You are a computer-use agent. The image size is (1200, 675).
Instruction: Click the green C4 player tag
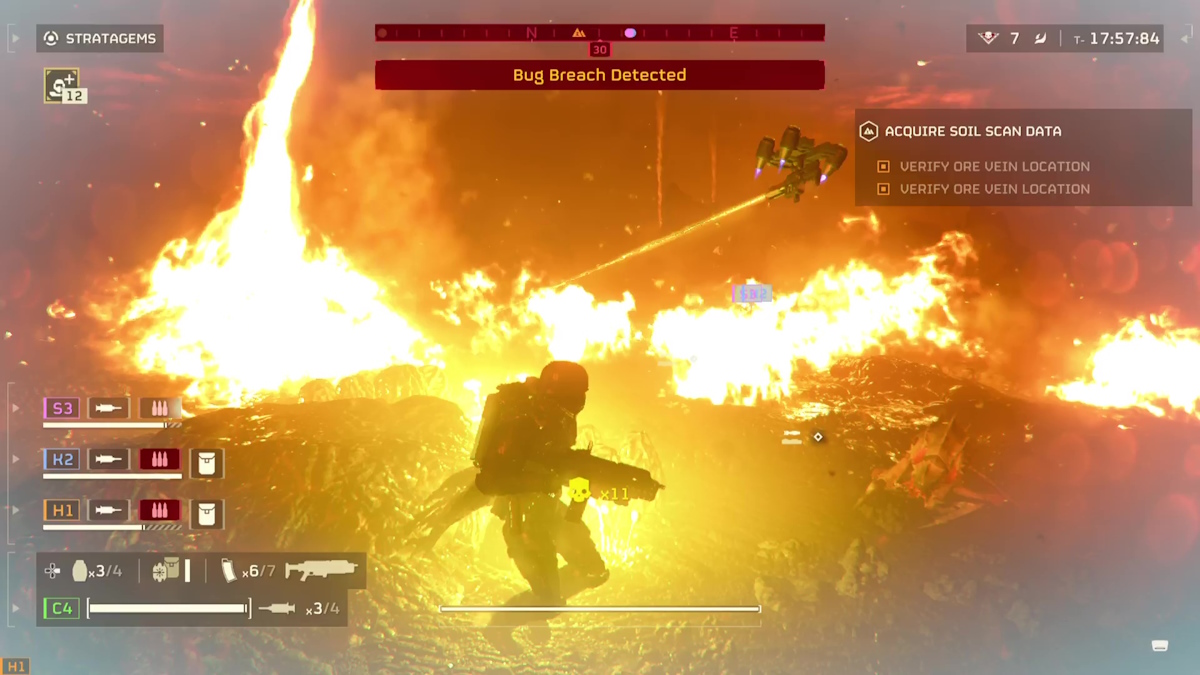[x=61, y=608]
